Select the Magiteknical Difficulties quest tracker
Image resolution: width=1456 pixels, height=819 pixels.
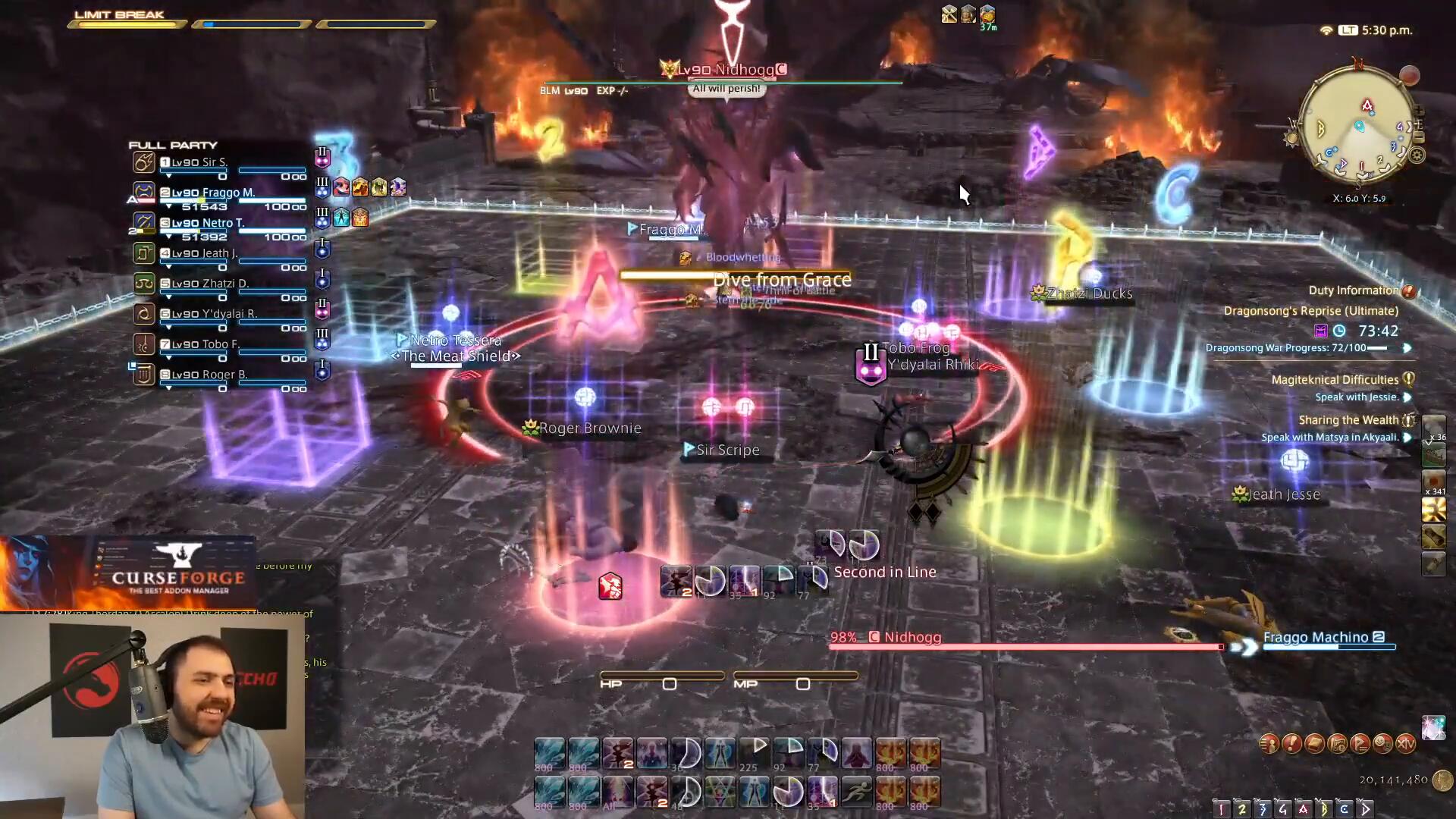click(x=1335, y=380)
